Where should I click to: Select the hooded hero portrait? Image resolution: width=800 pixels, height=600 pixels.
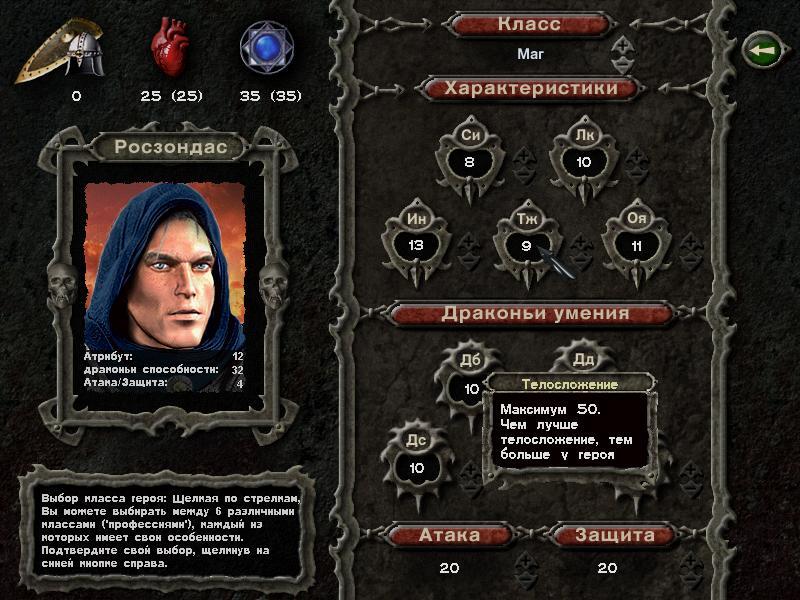(165, 265)
